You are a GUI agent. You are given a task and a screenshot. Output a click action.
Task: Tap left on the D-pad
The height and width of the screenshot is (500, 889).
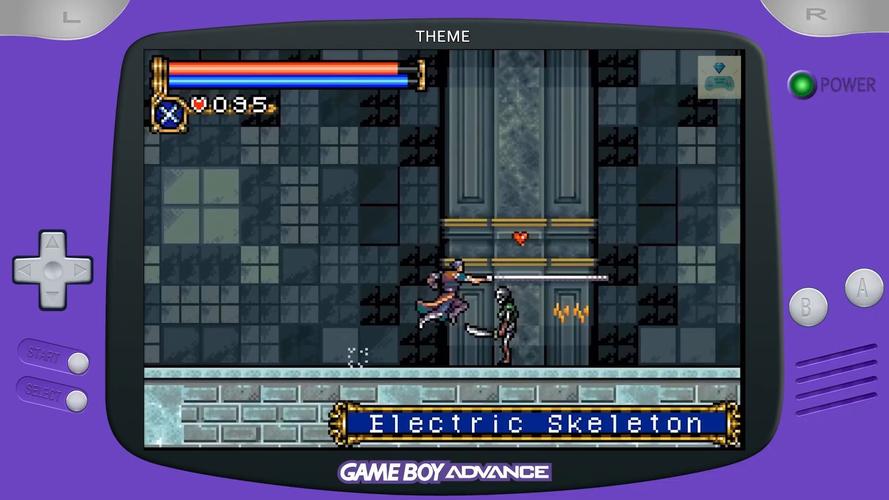[27, 270]
